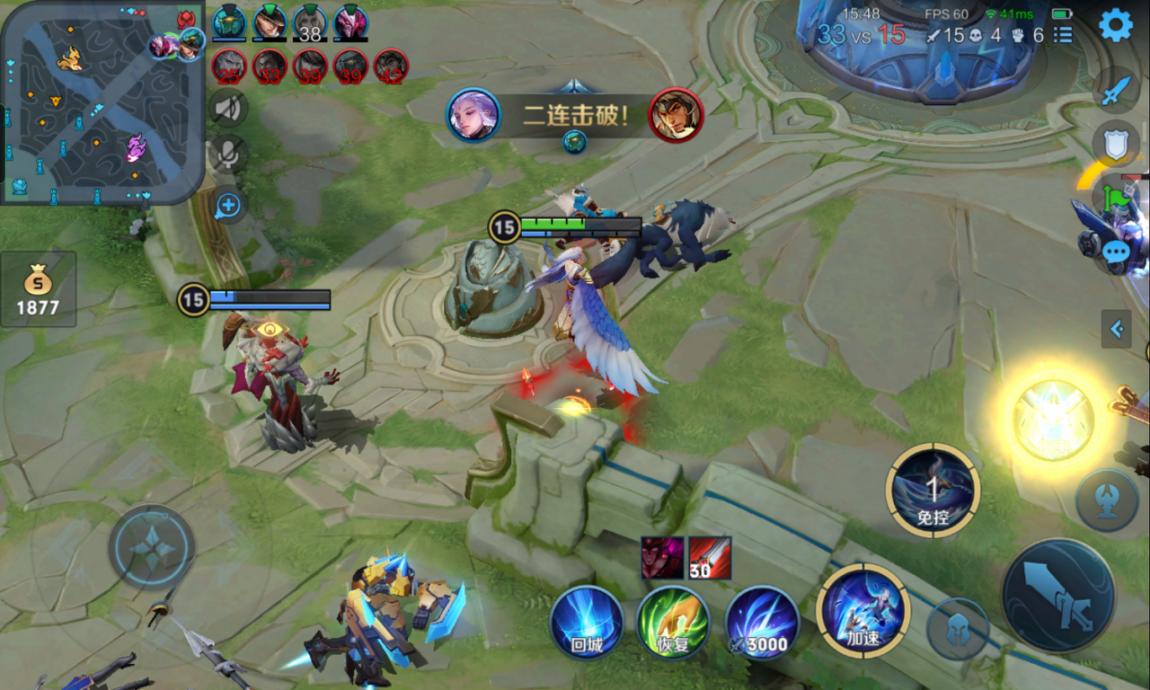
Task: Cast the 免控 control-immunity skill
Action: 932,490
